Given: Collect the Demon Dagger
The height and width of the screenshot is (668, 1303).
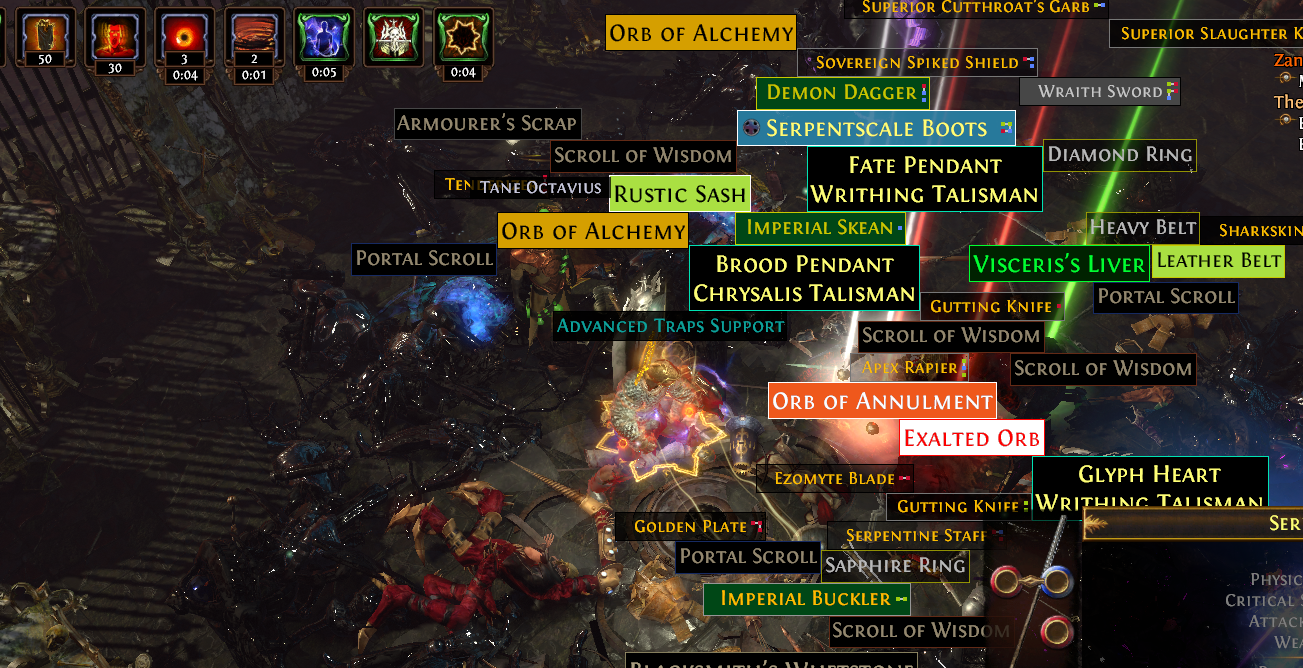Looking at the screenshot, I should 841,93.
